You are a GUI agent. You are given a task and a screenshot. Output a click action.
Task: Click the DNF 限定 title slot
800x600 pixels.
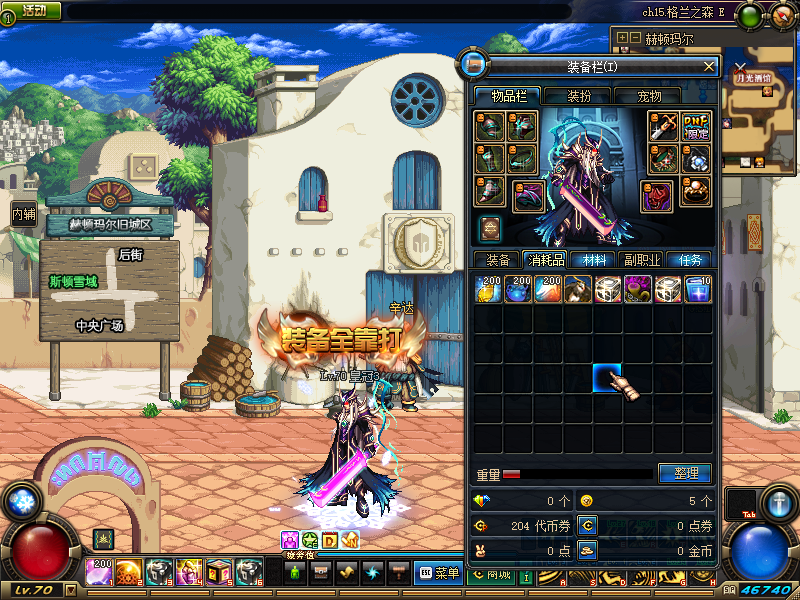(x=696, y=126)
